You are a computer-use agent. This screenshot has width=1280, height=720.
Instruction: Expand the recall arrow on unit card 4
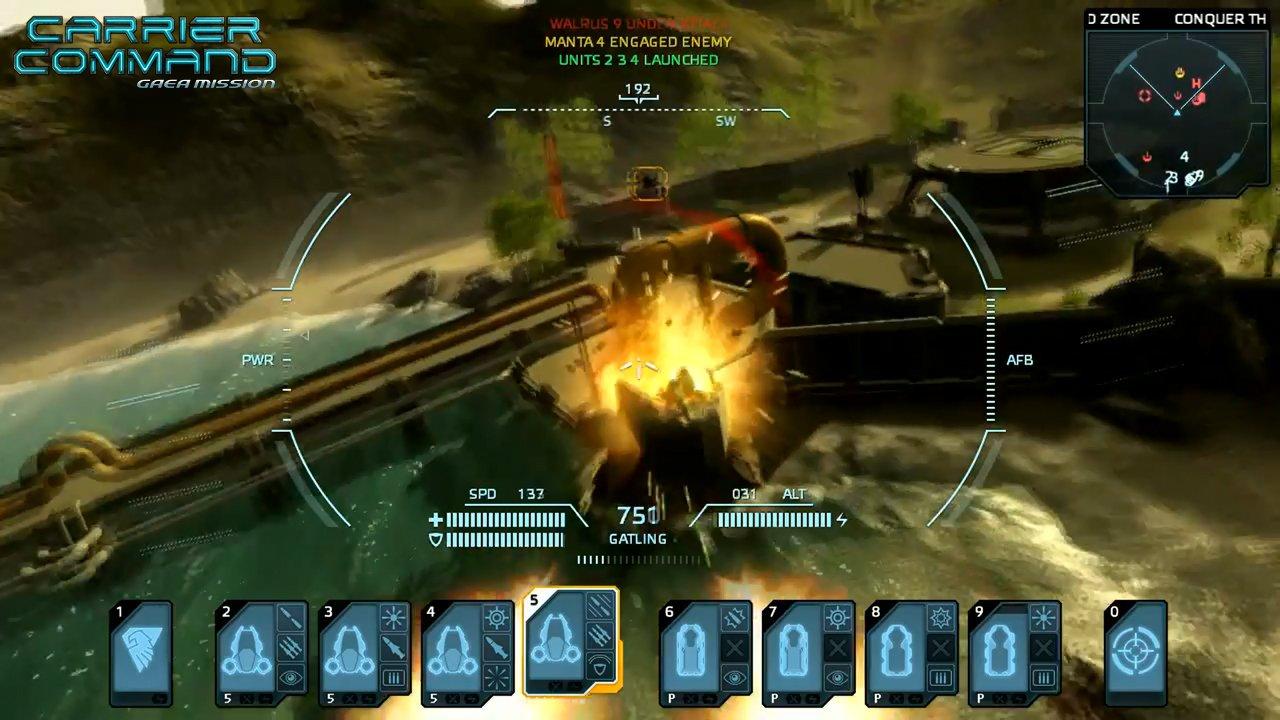click(x=469, y=699)
